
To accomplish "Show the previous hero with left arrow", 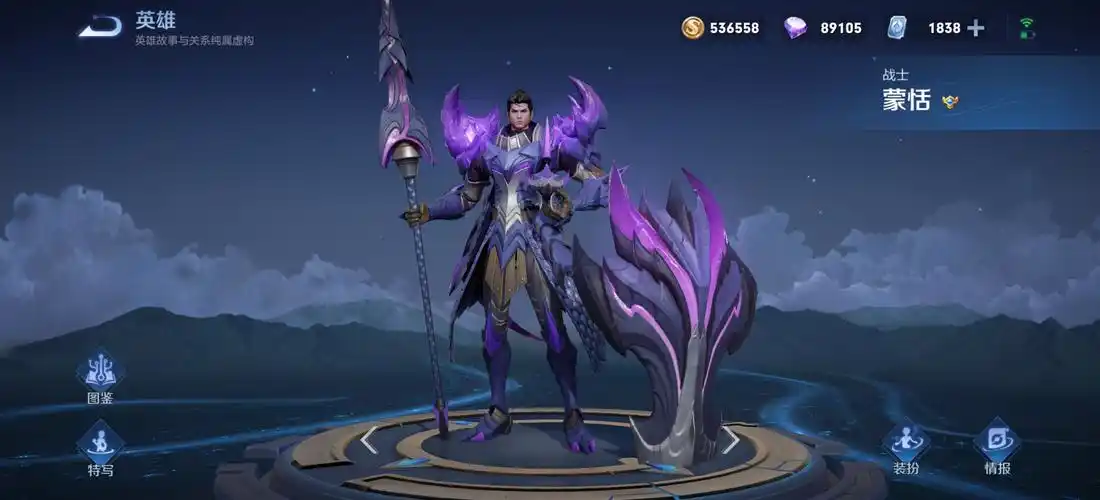I will pyautogui.click(x=369, y=440).
